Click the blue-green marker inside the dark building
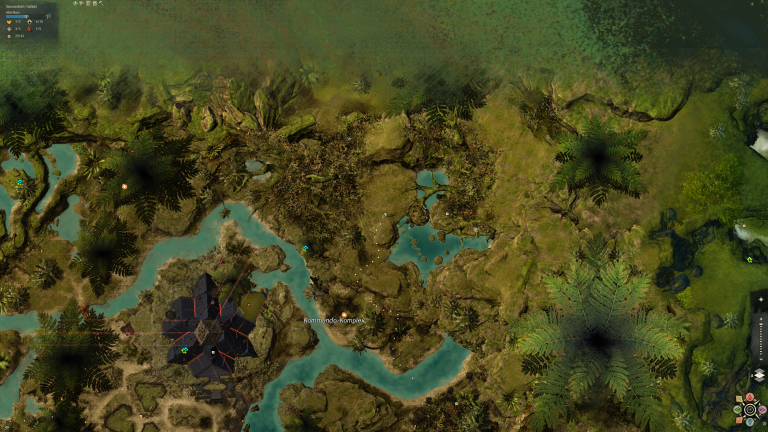Viewport: 768px width, 432px height. pyautogui.click(x=184, y=350)
